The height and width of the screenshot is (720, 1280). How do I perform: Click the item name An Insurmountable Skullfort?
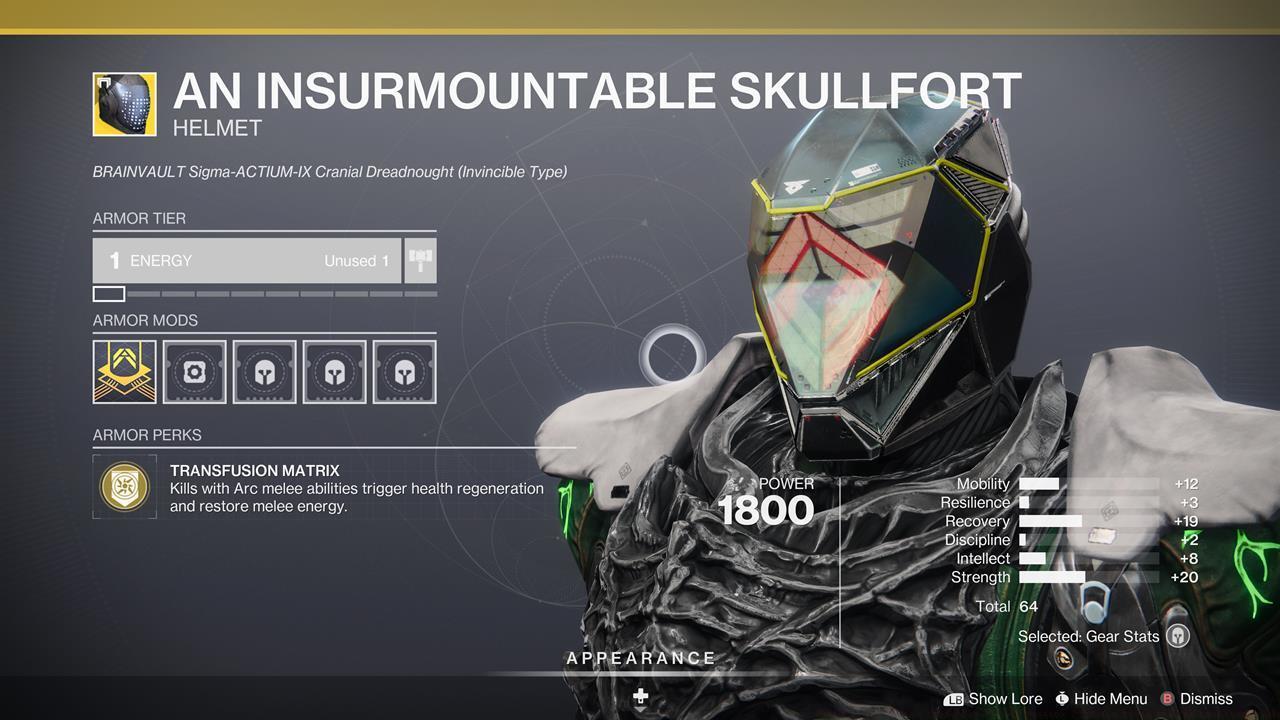(596, 92)
